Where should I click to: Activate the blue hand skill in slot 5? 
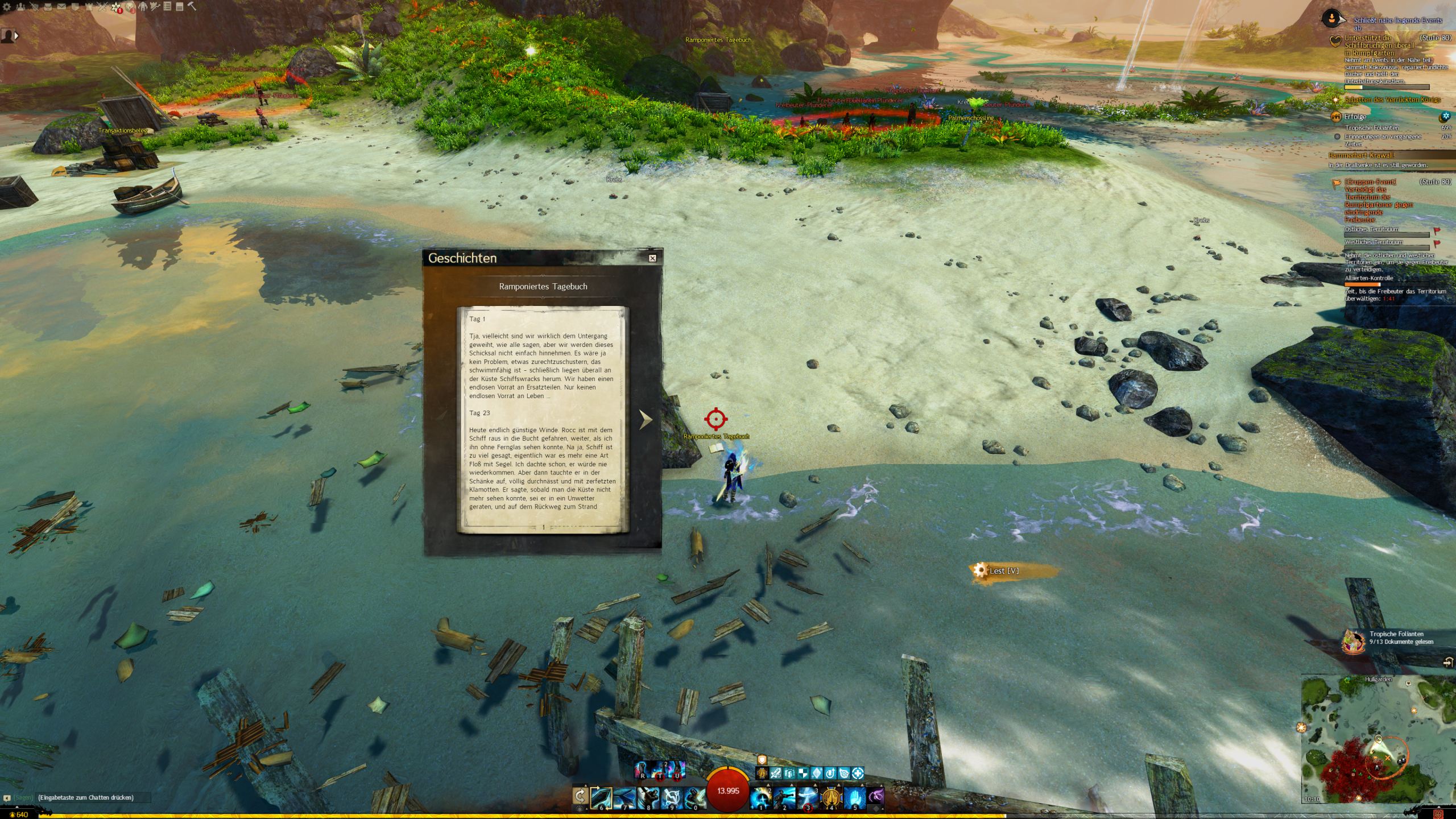[854, 798]
